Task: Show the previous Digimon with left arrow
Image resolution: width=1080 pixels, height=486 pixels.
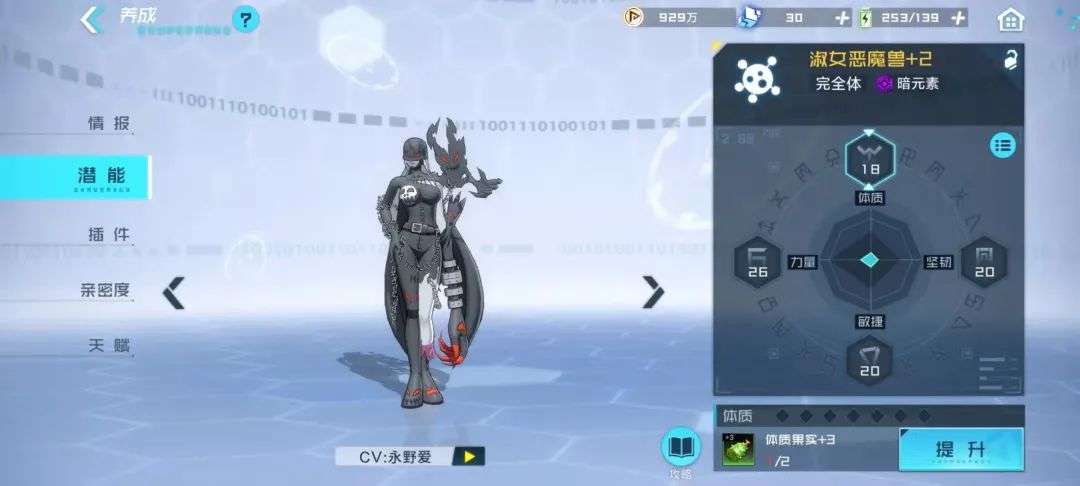Action: [174, 293]
